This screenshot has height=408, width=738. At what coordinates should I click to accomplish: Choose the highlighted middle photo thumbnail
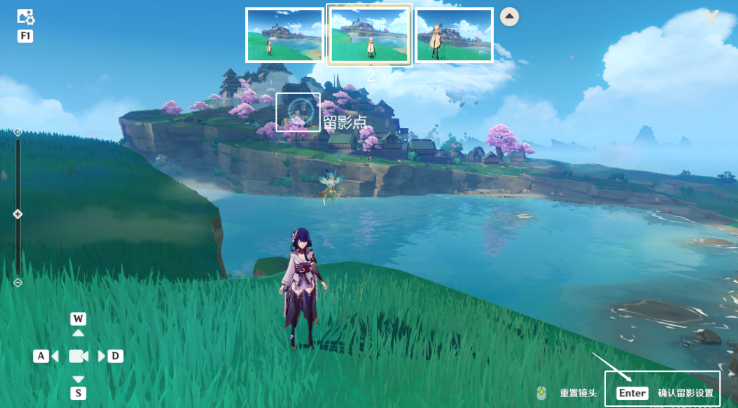[x=369, y=35]
